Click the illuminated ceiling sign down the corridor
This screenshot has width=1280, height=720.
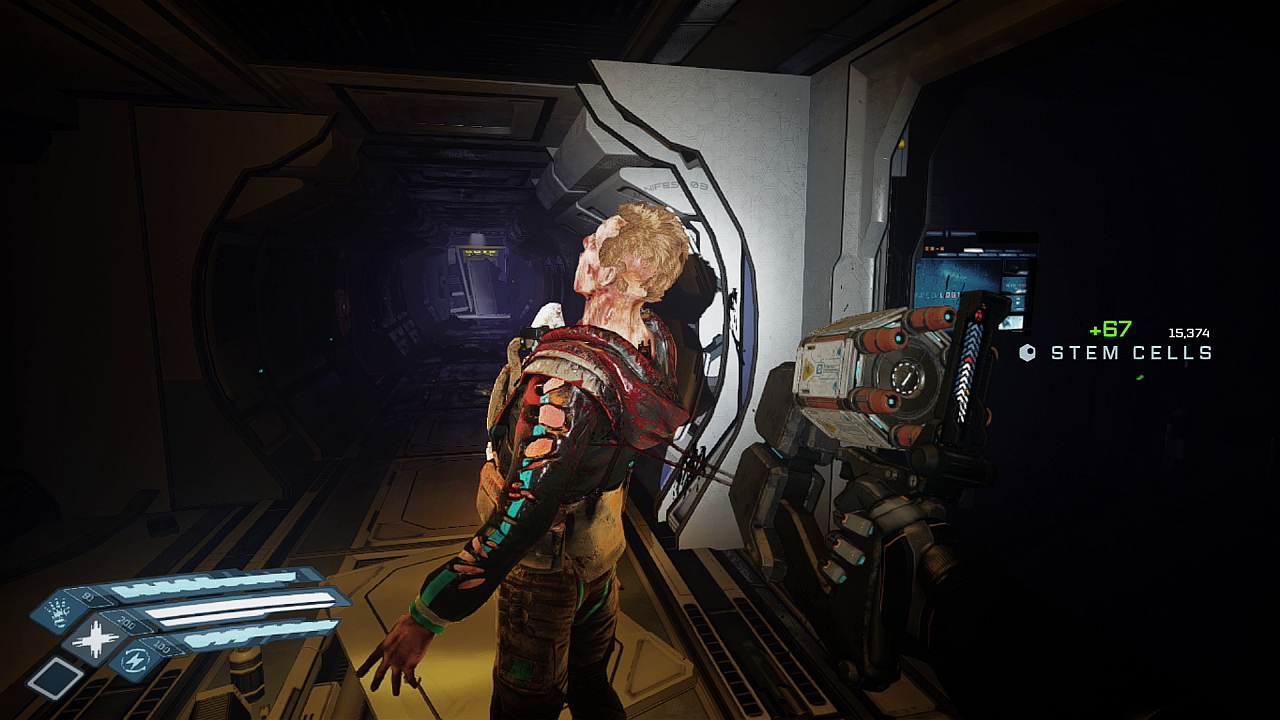481,253
